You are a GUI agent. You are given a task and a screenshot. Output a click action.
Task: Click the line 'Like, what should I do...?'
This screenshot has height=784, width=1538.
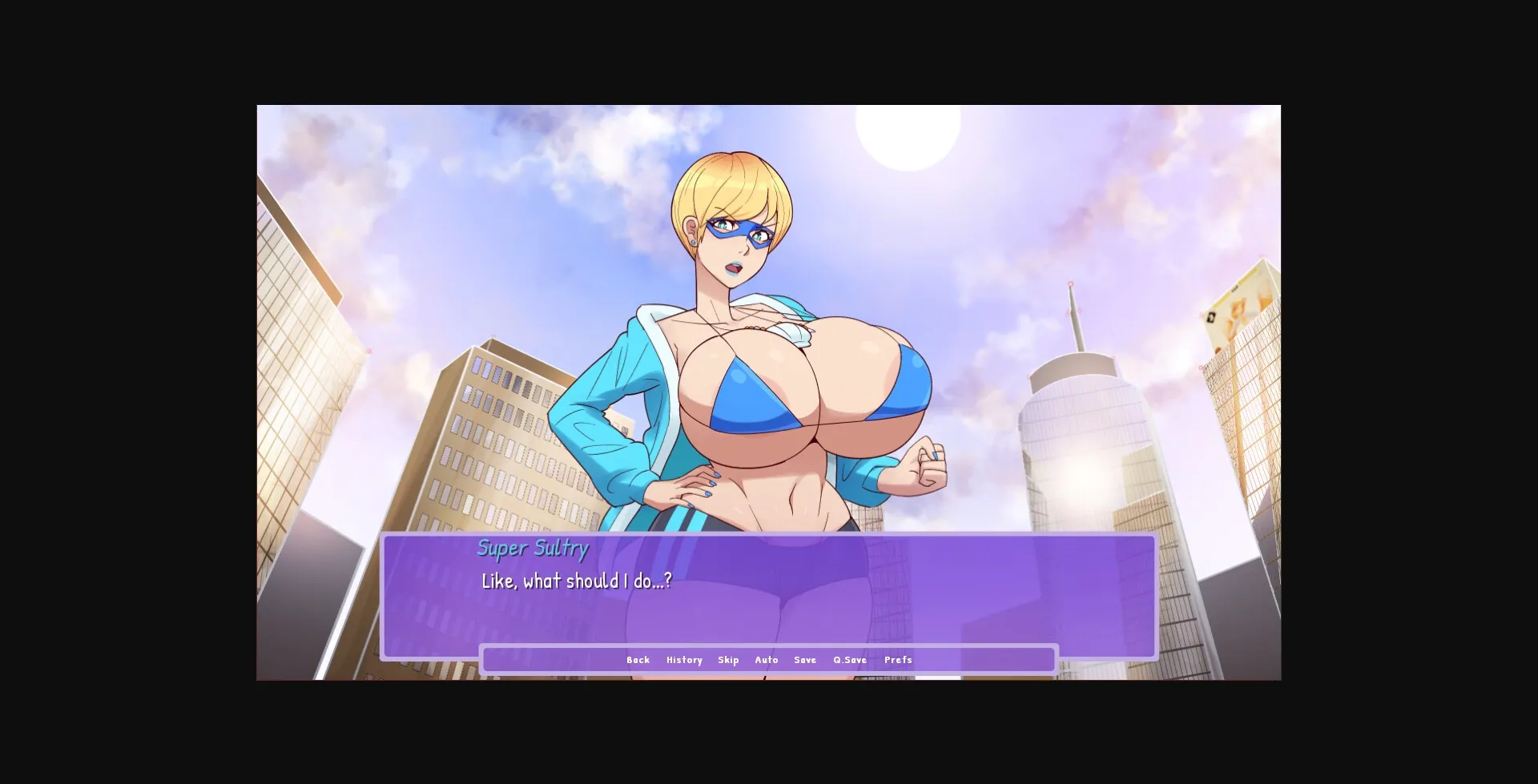point(575,582)
